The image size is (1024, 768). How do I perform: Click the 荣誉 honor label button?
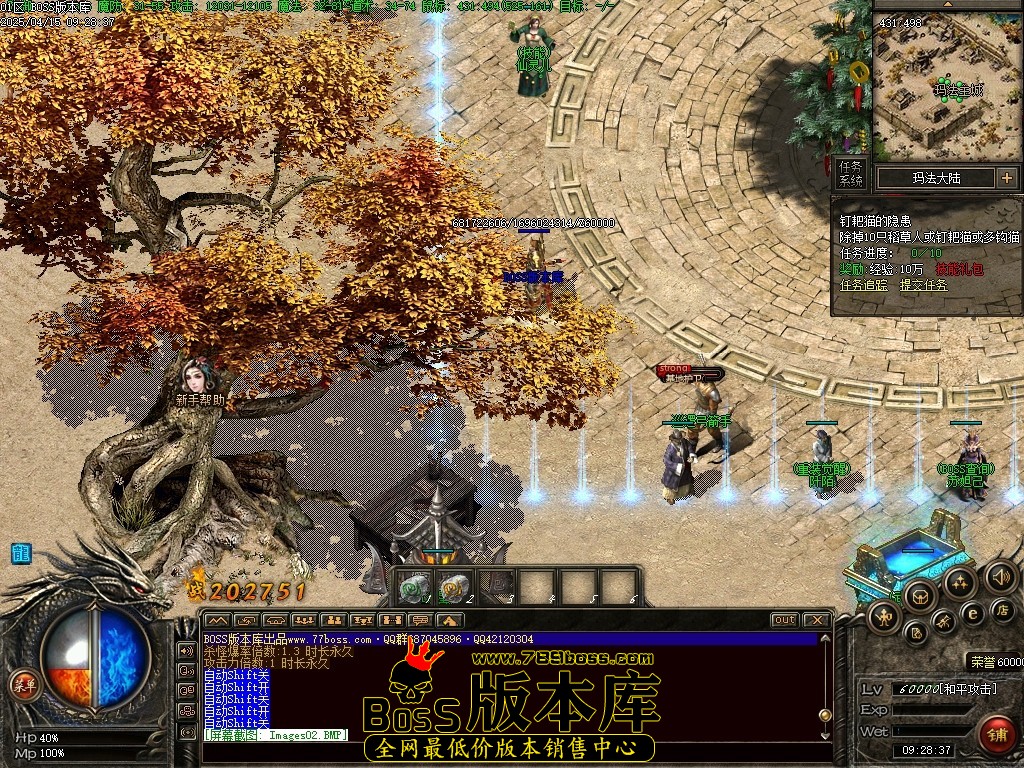point(981,661)
